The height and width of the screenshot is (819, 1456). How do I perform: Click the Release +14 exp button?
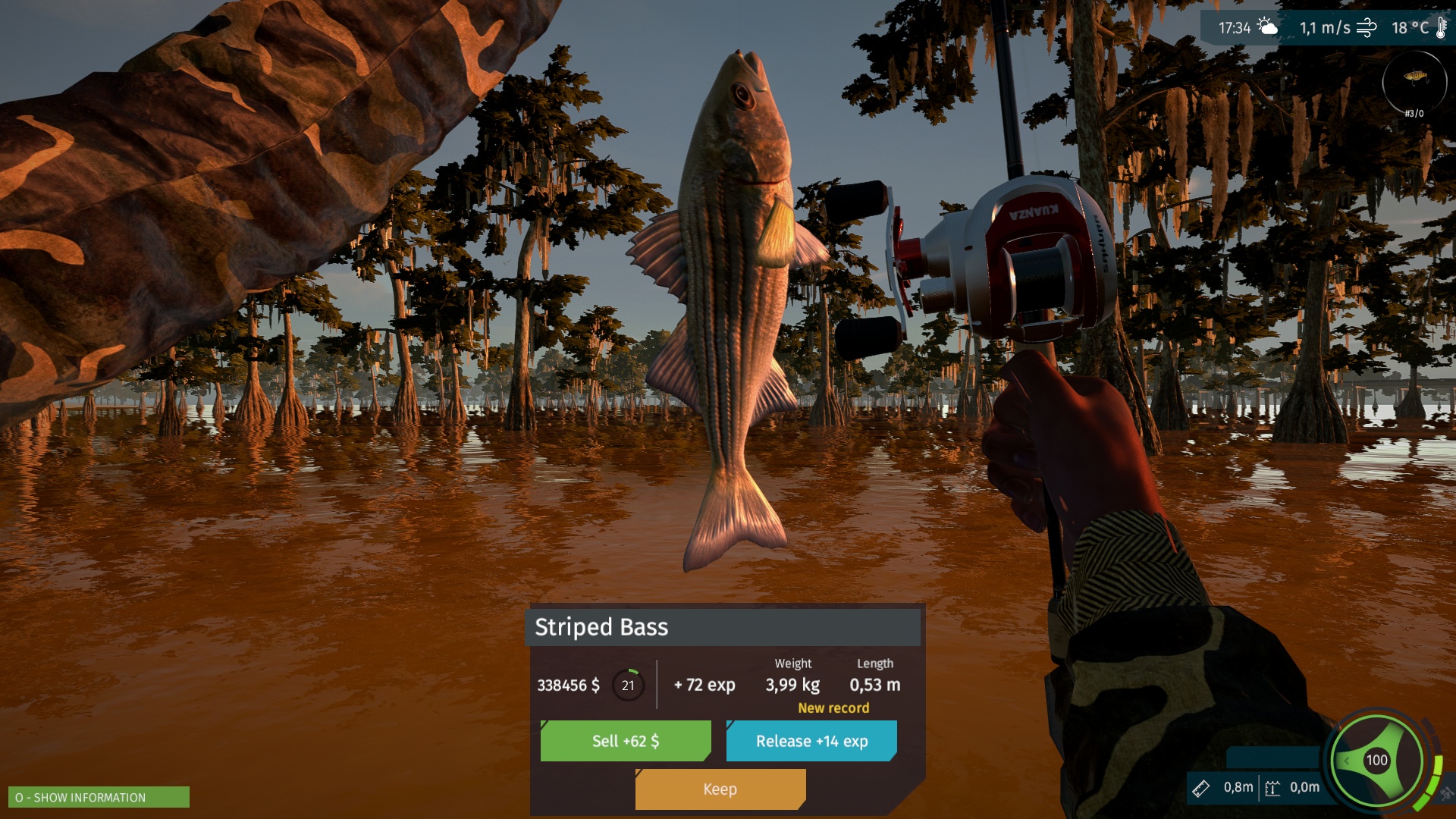pos(811,741)
